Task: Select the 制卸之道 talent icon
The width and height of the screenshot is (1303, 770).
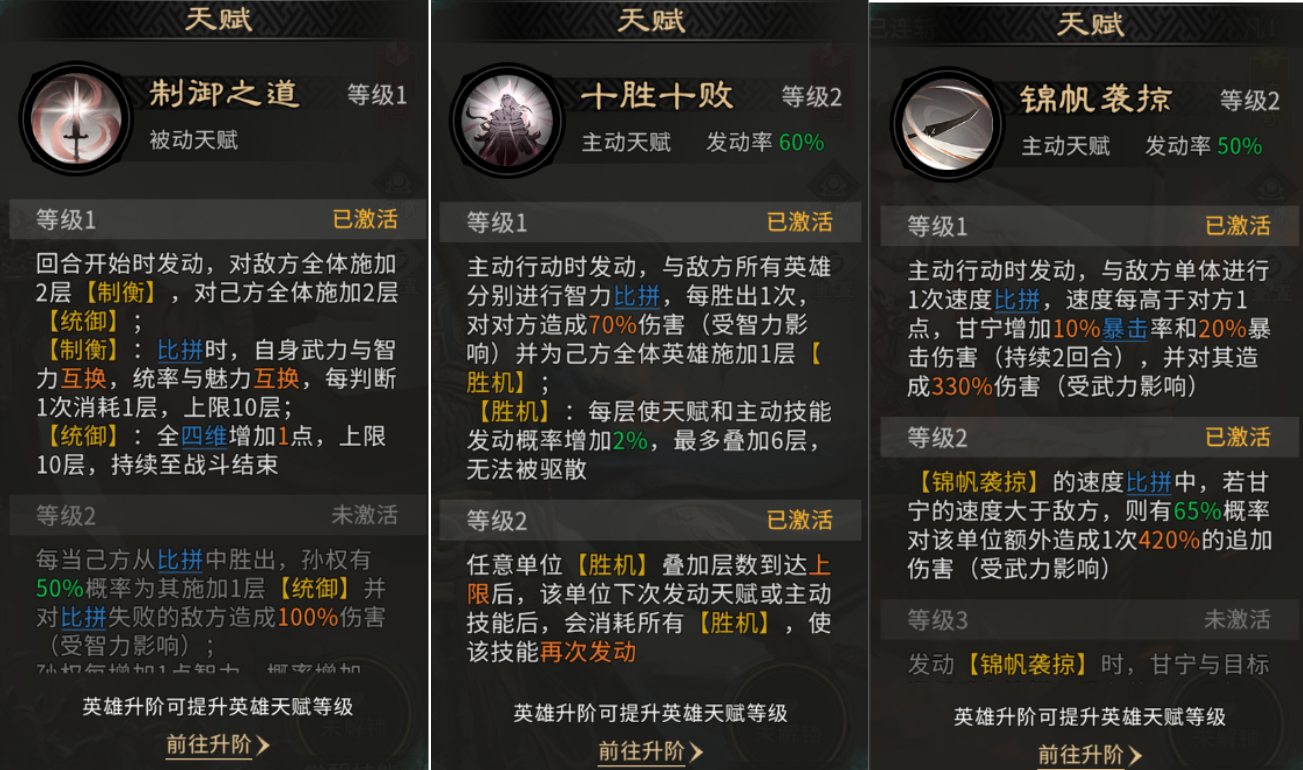Action: [75, 117]
